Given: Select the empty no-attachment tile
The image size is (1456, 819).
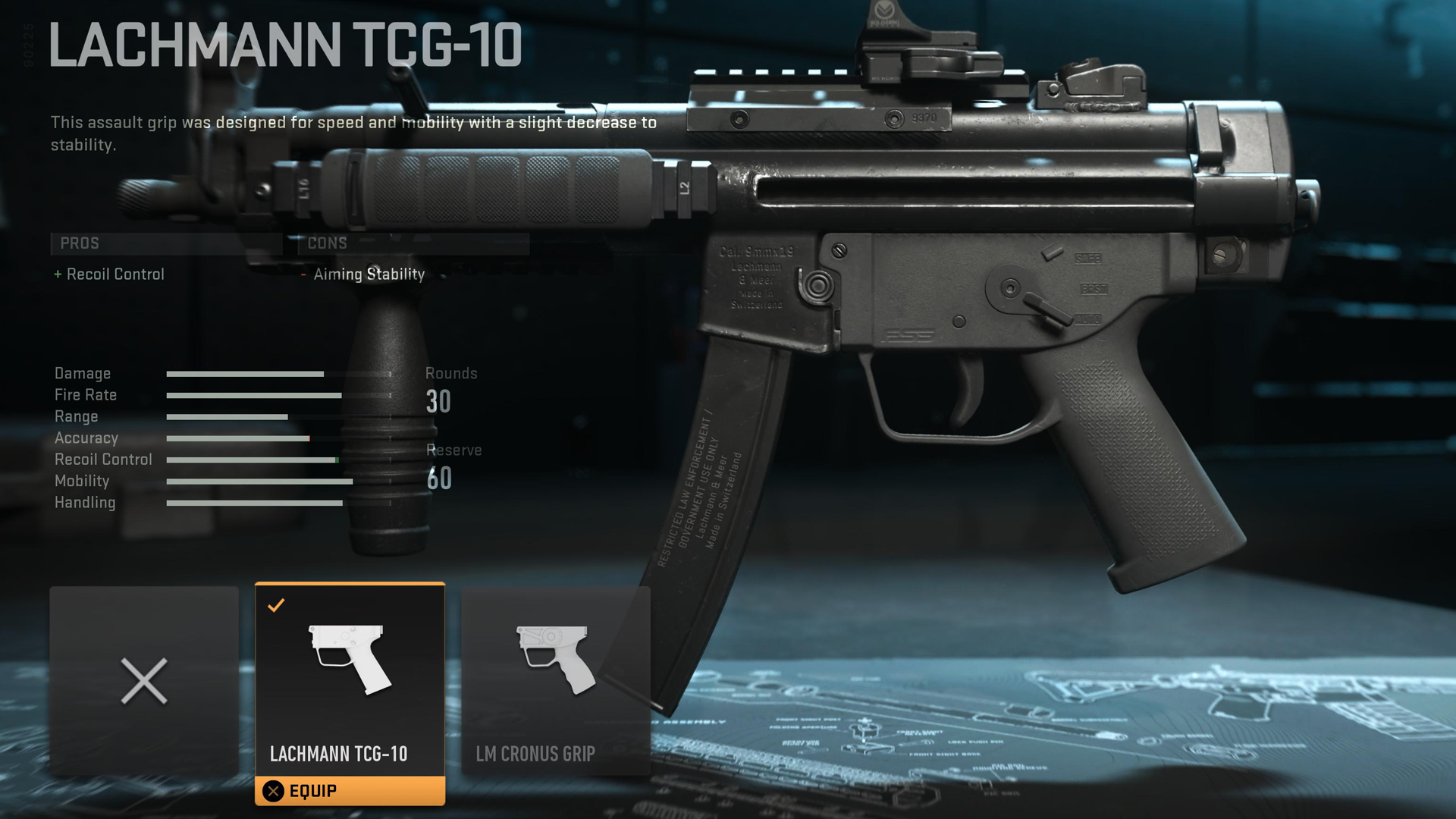Looking at the screenshot, I should 144,680.
